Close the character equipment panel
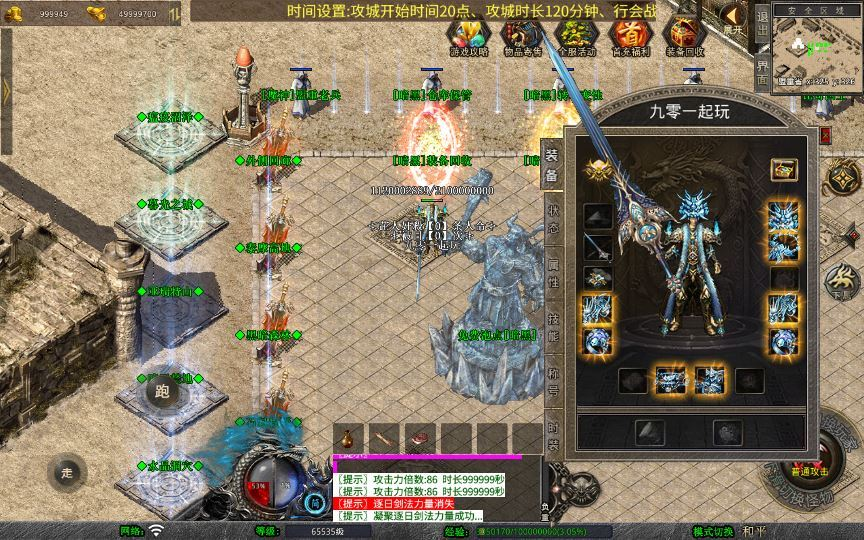The image size is (864, 540). pos(824,134)
